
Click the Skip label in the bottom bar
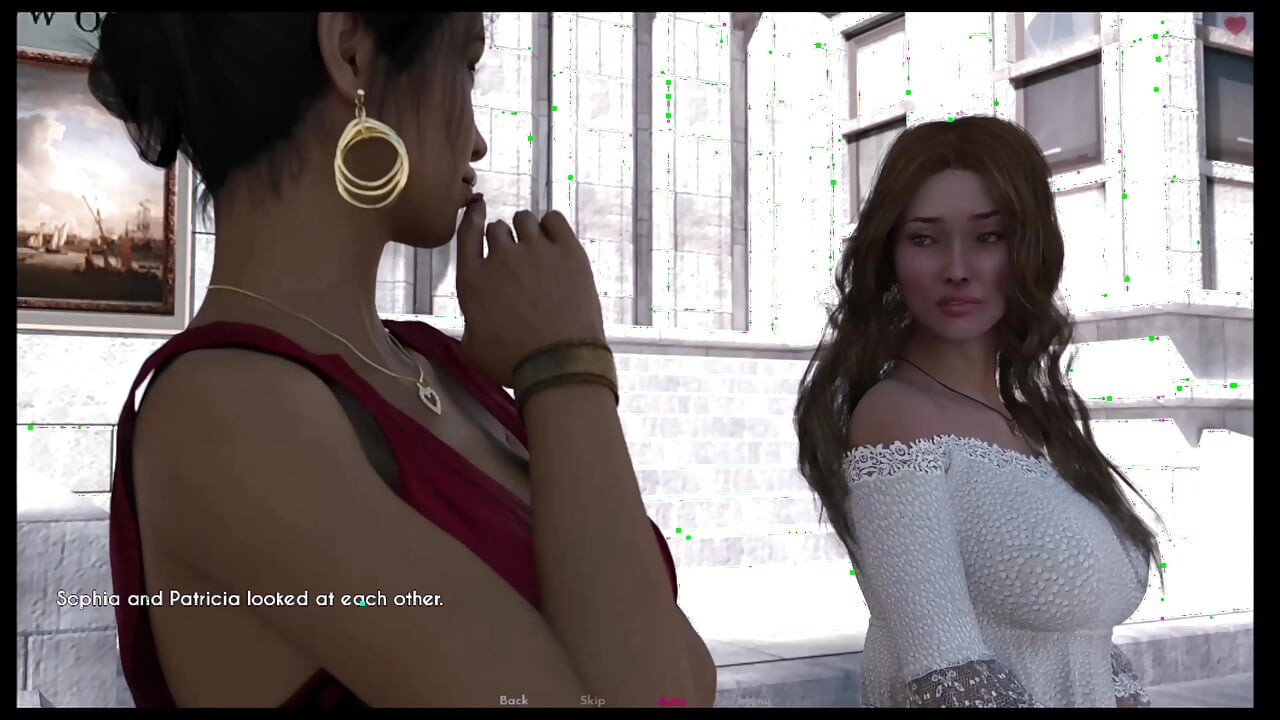click(593, 700)
